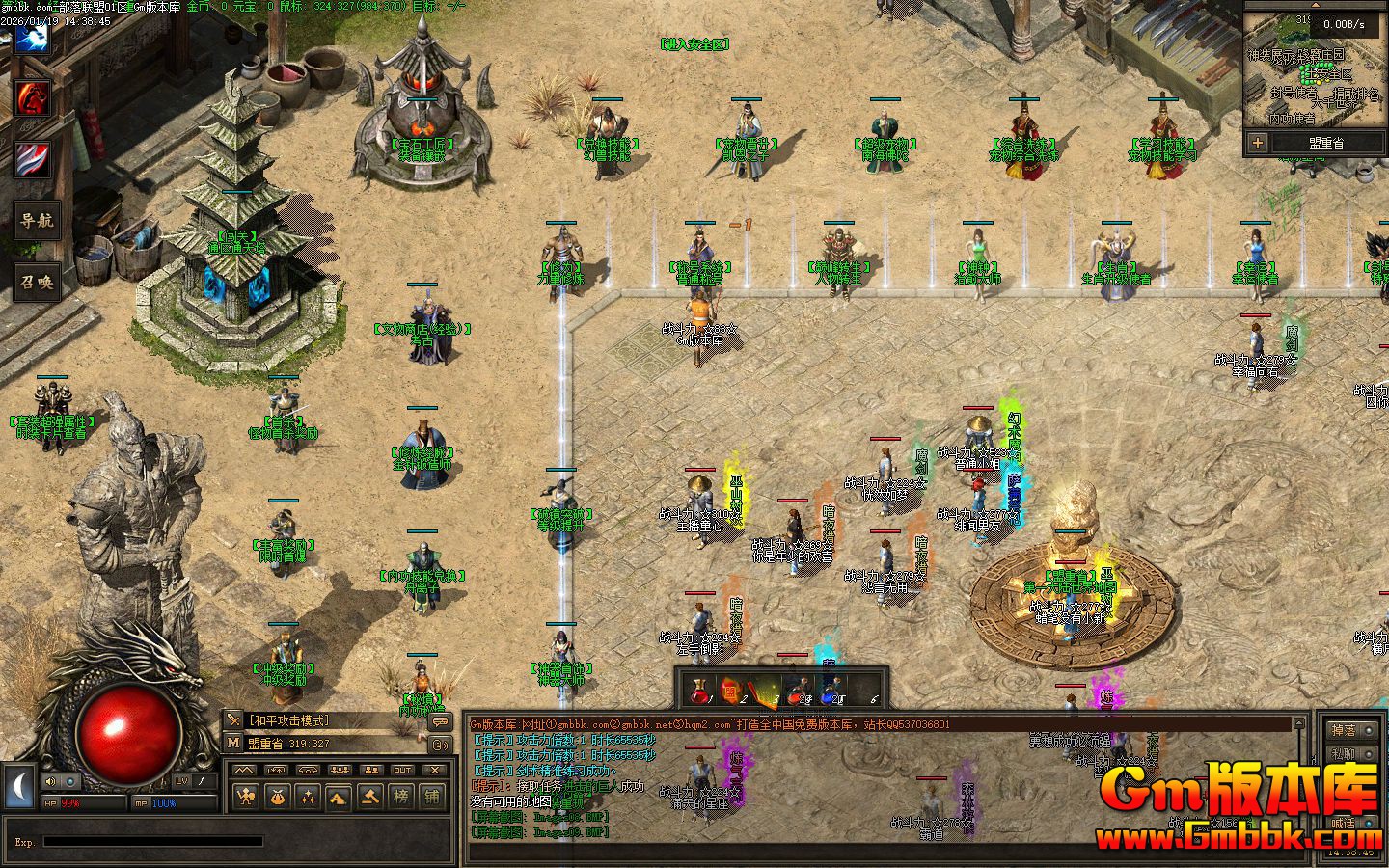
Task: Open the auction gavel icon
Action: 370,797
